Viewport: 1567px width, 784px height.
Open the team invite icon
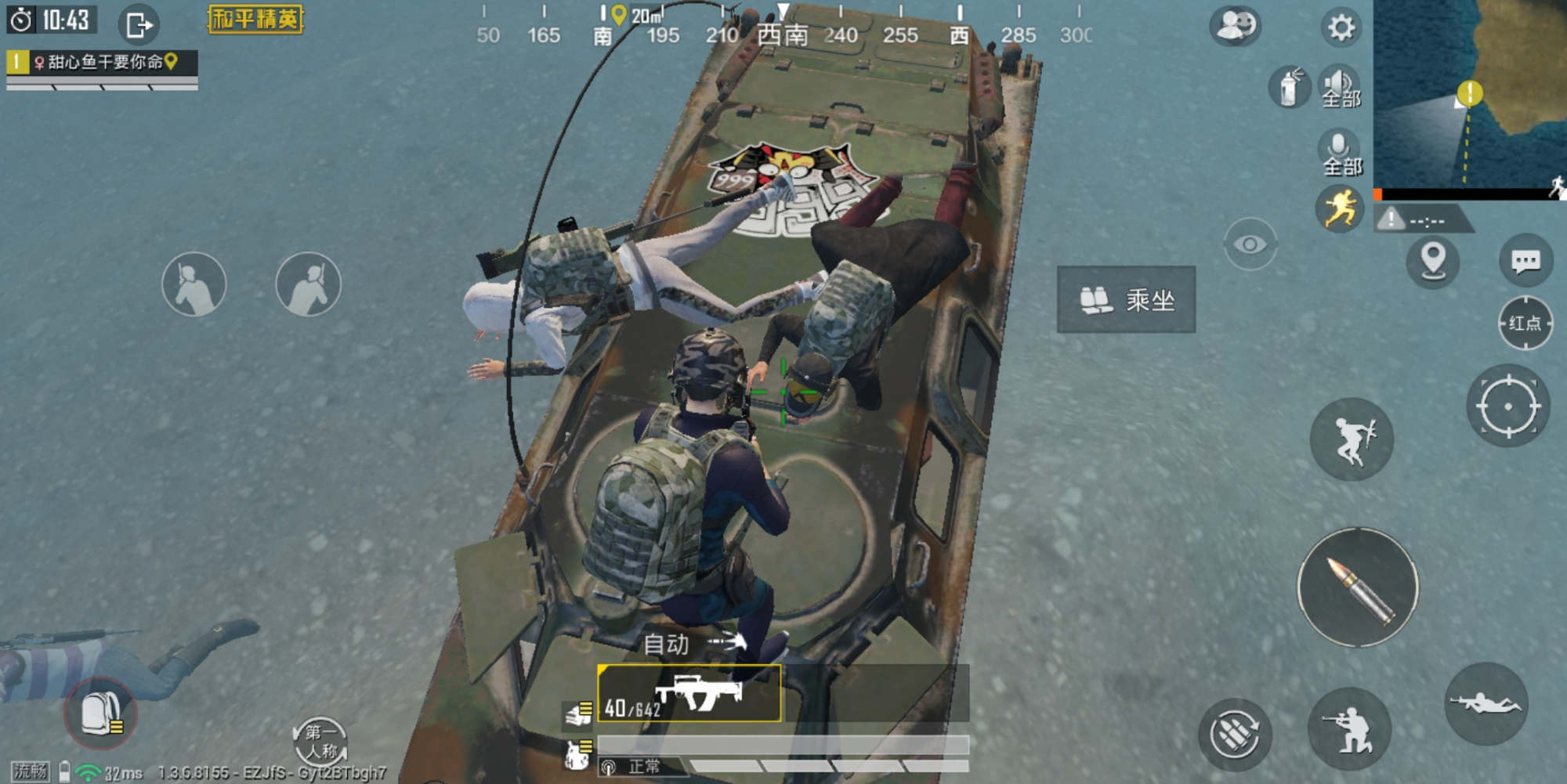pyautogui.click(x=1235, y=26)
